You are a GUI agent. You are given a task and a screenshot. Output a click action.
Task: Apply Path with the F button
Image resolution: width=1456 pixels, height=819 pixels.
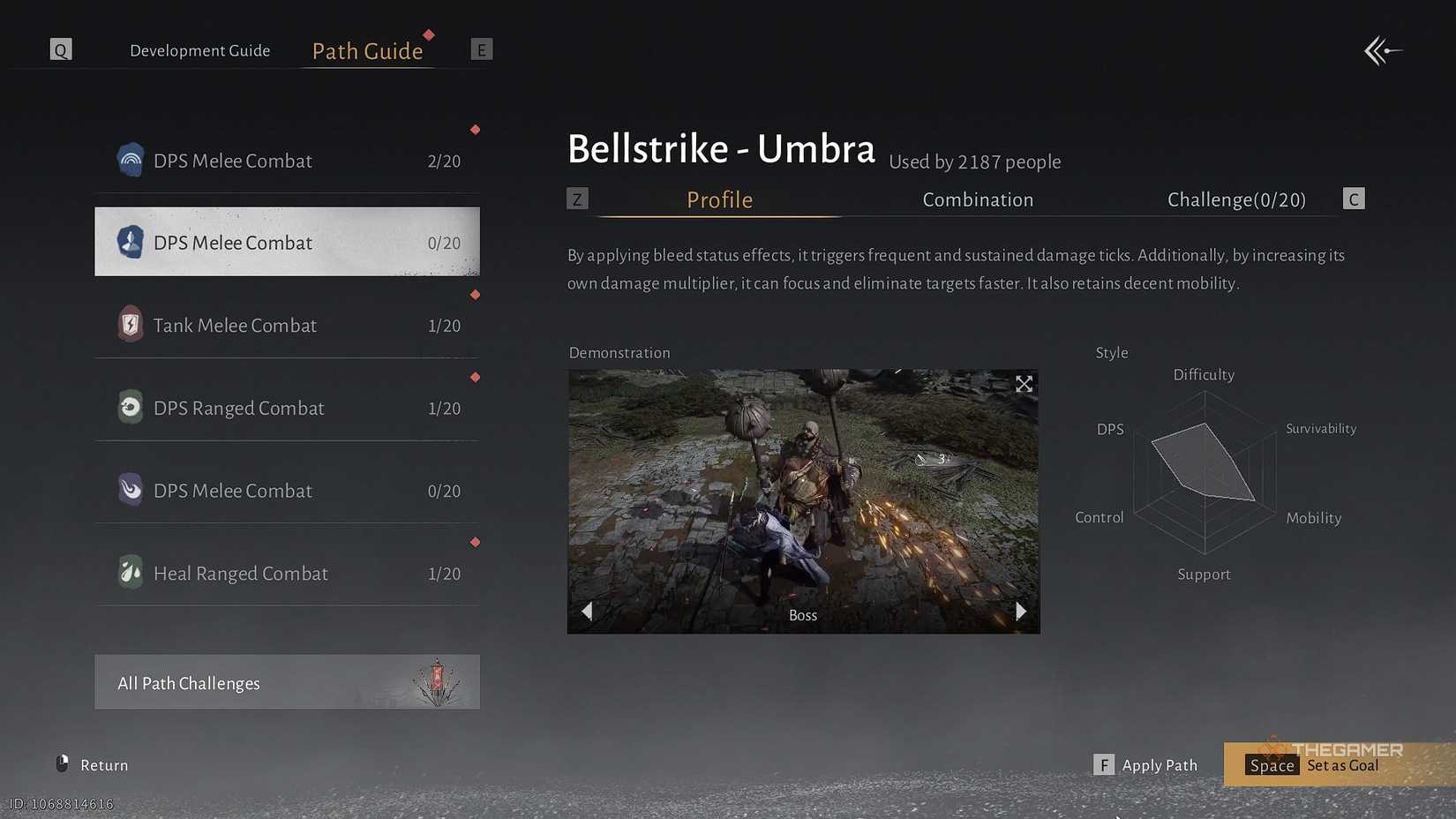tap(1104, 764)
